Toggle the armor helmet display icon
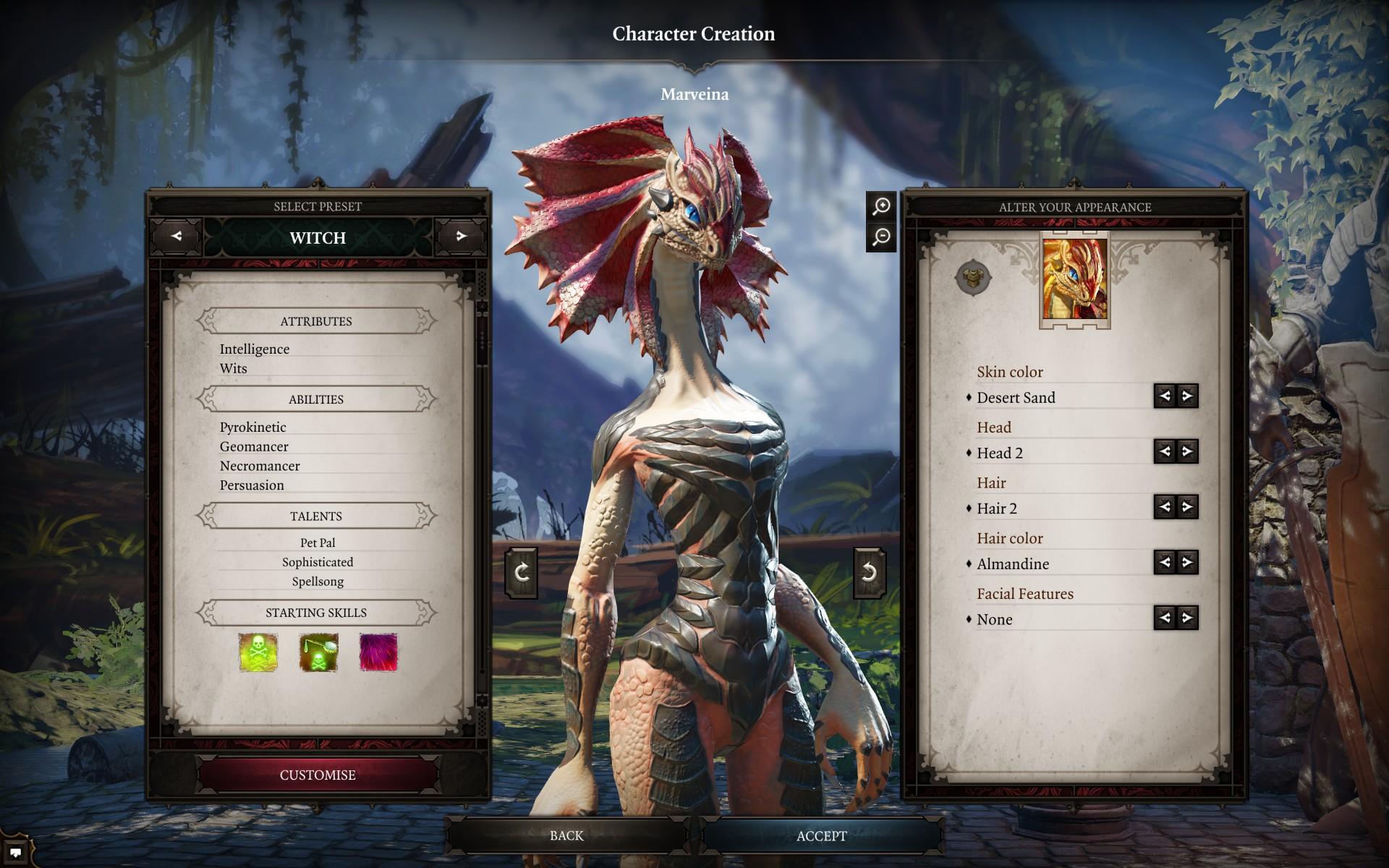Image resolution: width=1389 pixels, height=868 pixels. coord(973,277)
